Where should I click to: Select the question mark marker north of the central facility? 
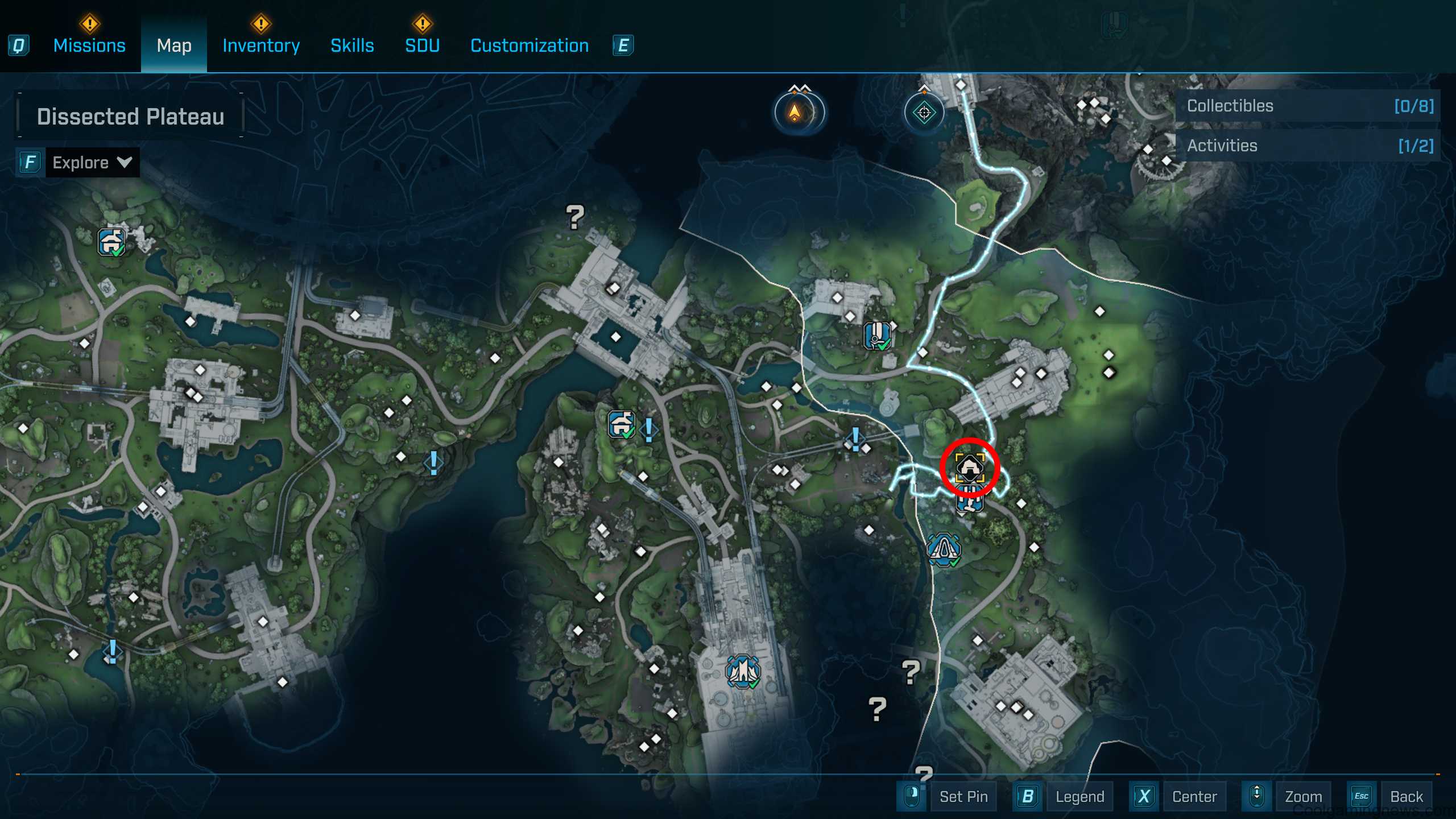[x=575, y=217]
